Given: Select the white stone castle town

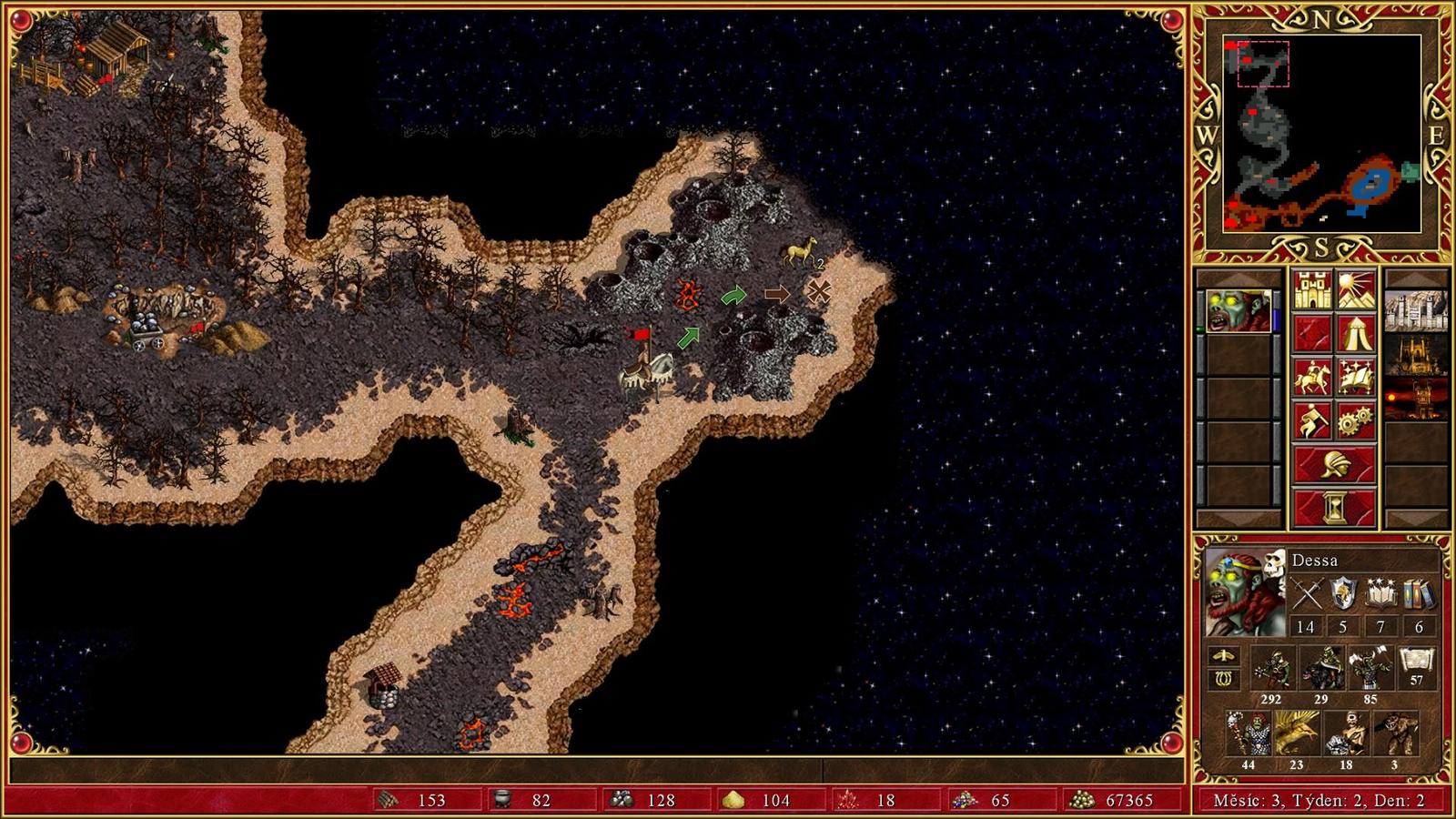Looking at the screenshot, I should 1415,310.
